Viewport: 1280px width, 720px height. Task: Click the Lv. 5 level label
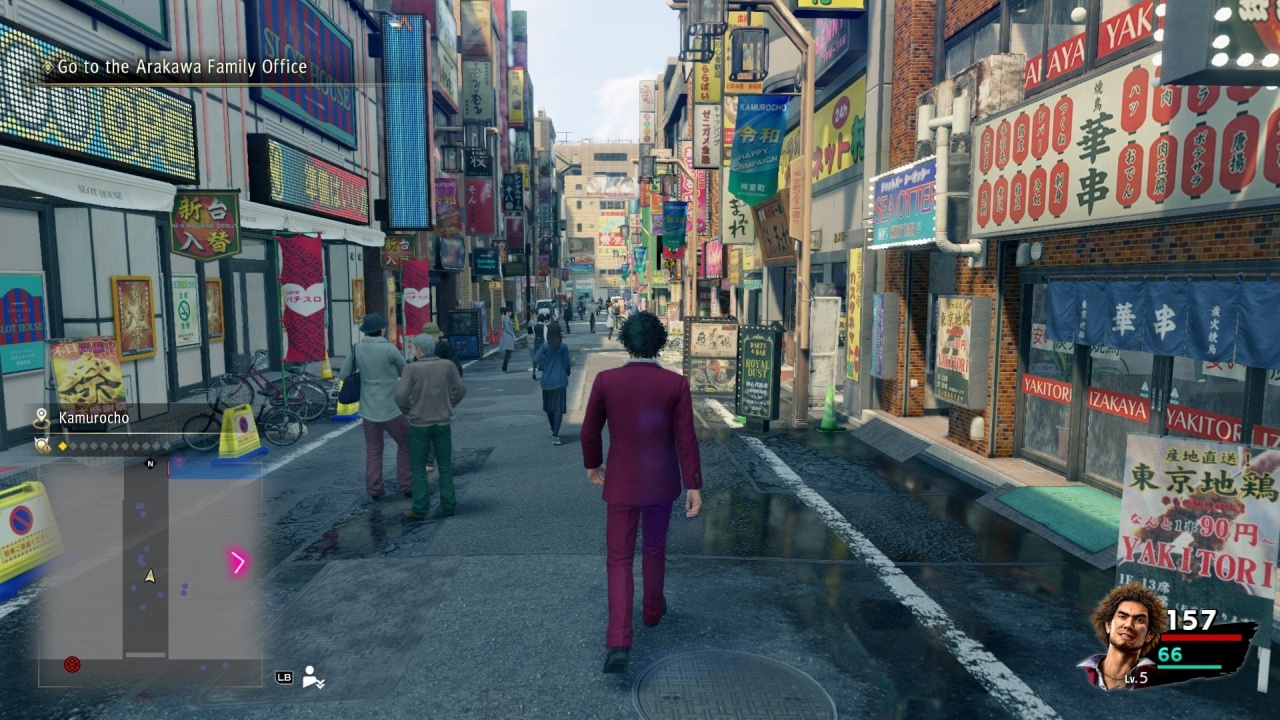(x=1135, y=677)
